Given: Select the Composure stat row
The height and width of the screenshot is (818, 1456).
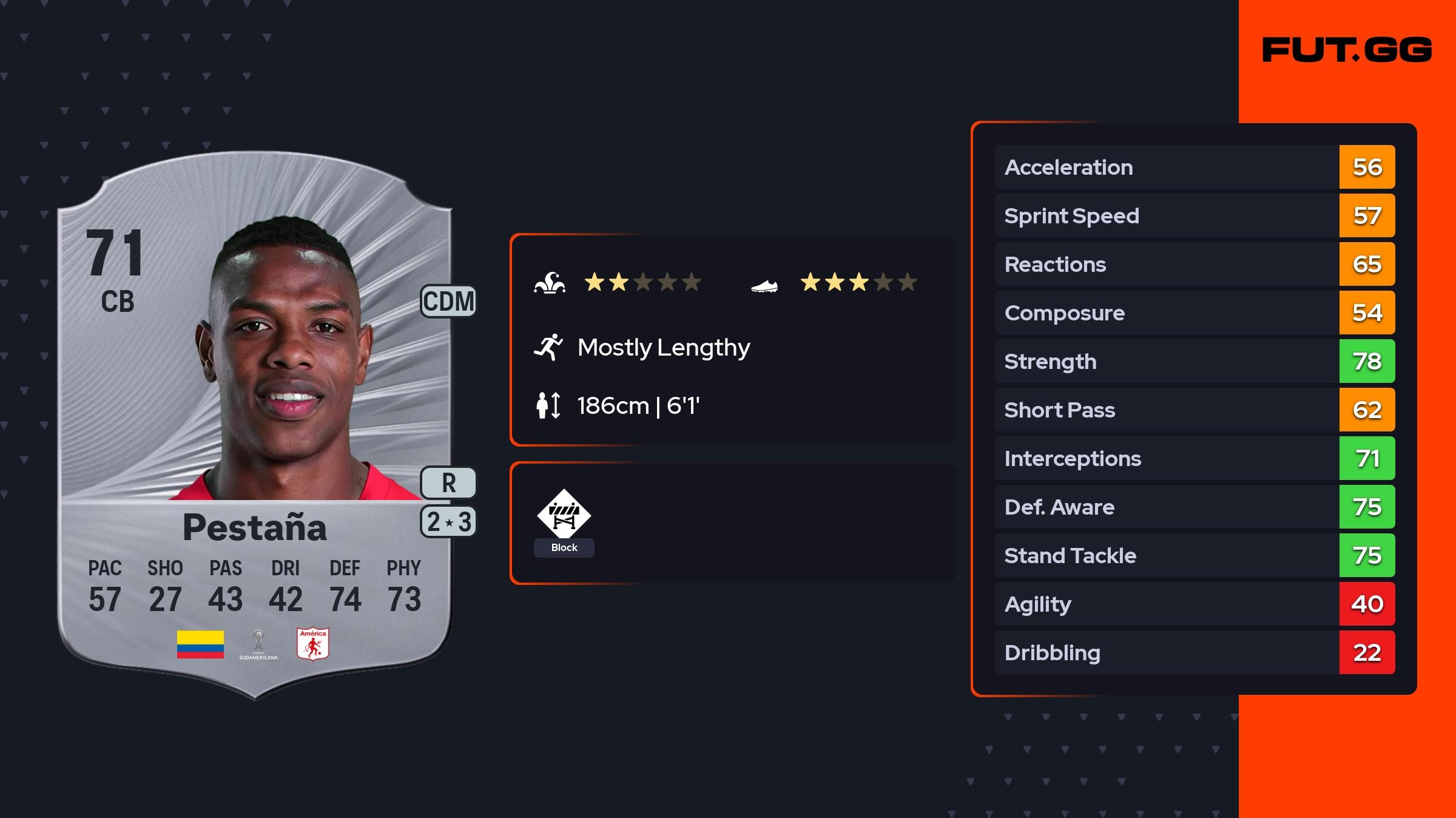Looking at the screenshot, I should tap(1194, 313).
